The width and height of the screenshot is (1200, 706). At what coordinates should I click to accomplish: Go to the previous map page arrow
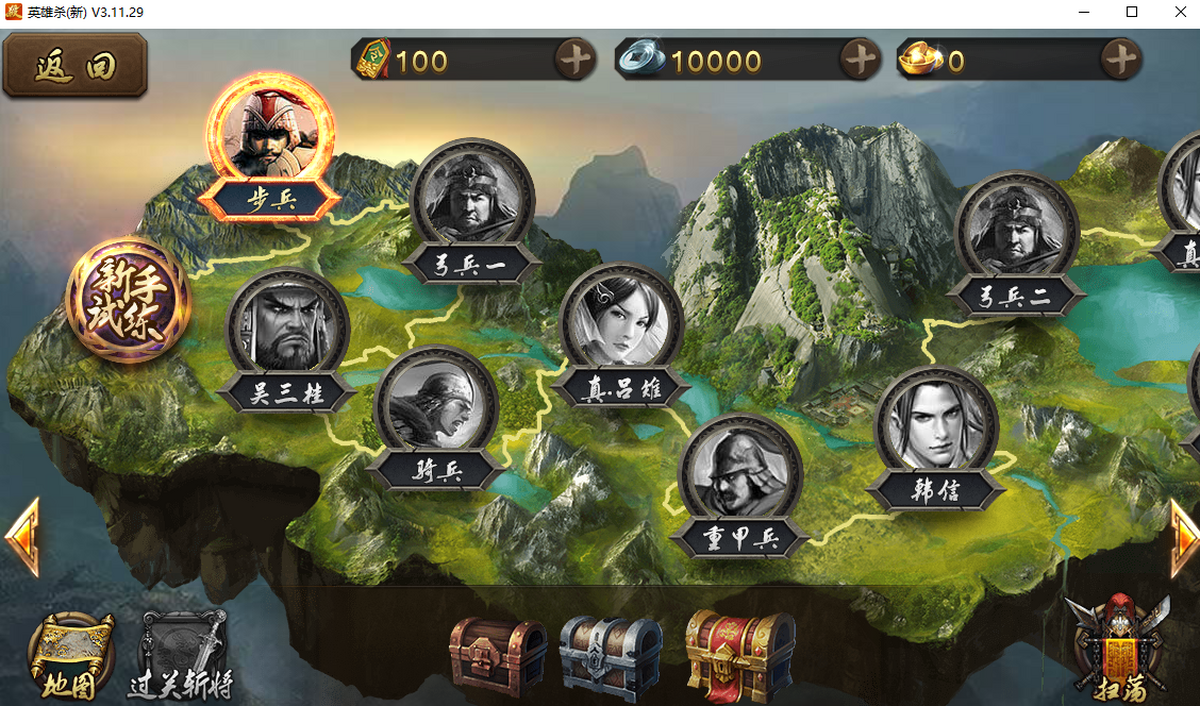pos(22,537)
